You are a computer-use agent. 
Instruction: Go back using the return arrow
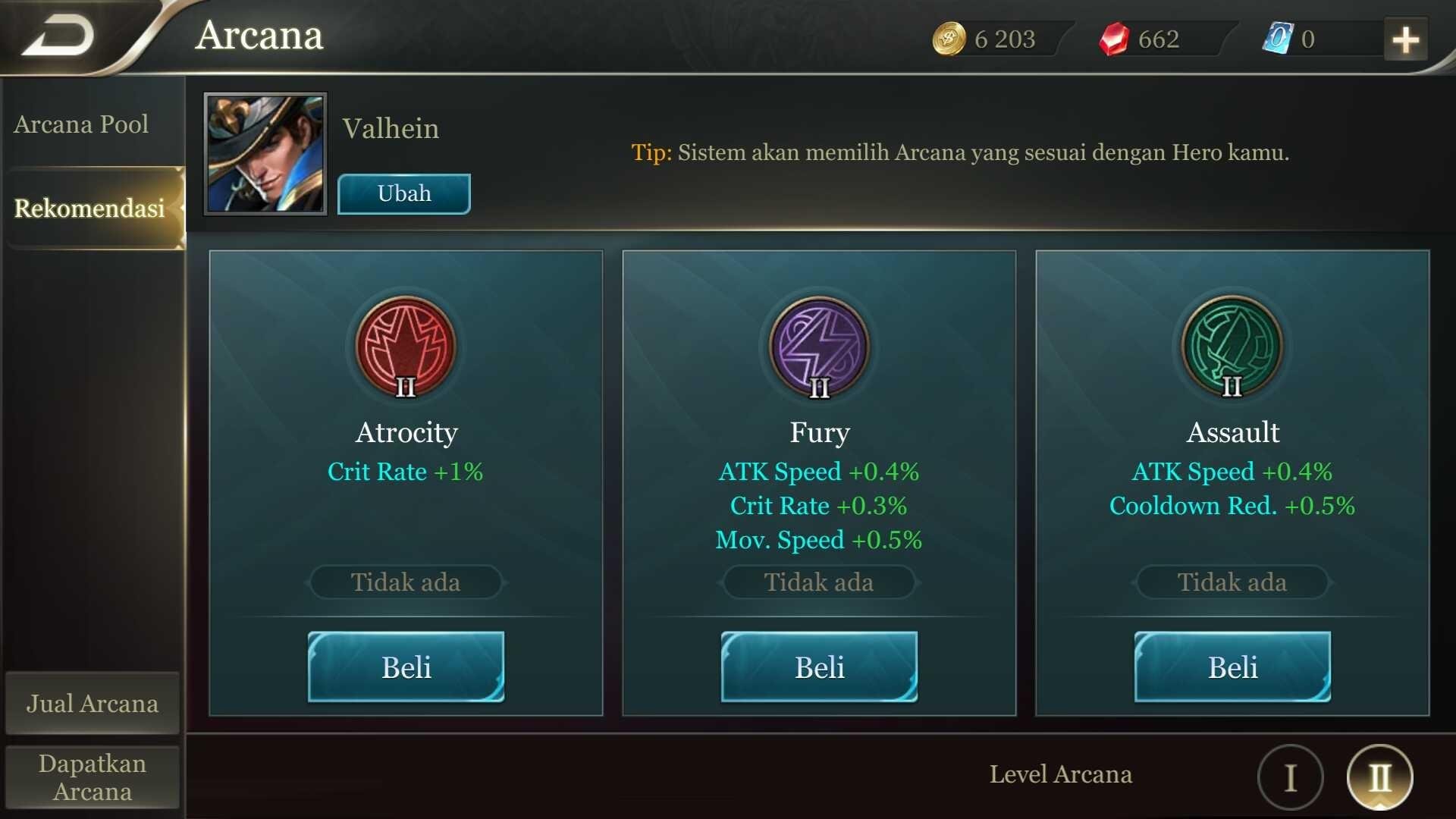59,36
